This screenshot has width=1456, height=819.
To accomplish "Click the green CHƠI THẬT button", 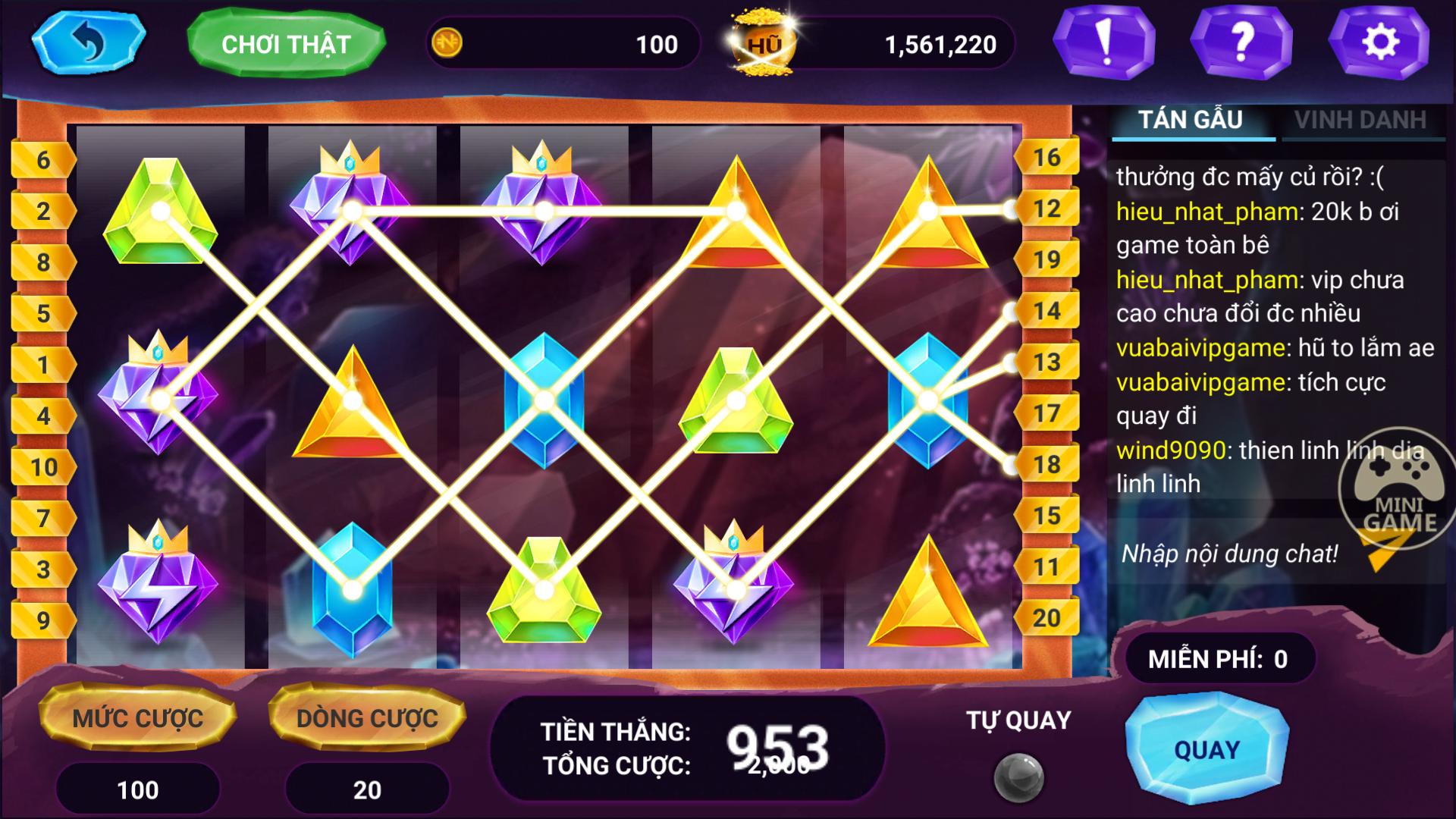I will (x=287, y=44).
